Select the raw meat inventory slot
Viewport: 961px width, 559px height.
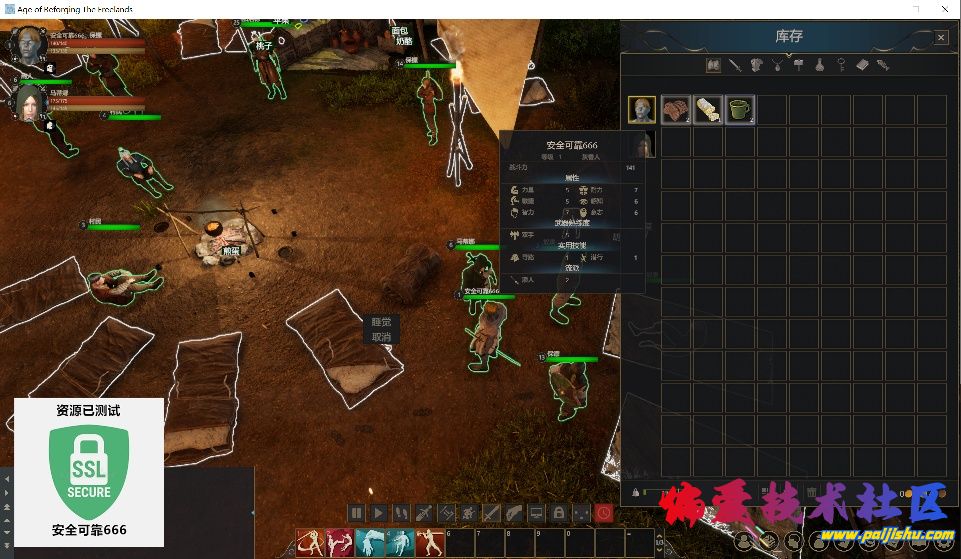tap(675, 109)
